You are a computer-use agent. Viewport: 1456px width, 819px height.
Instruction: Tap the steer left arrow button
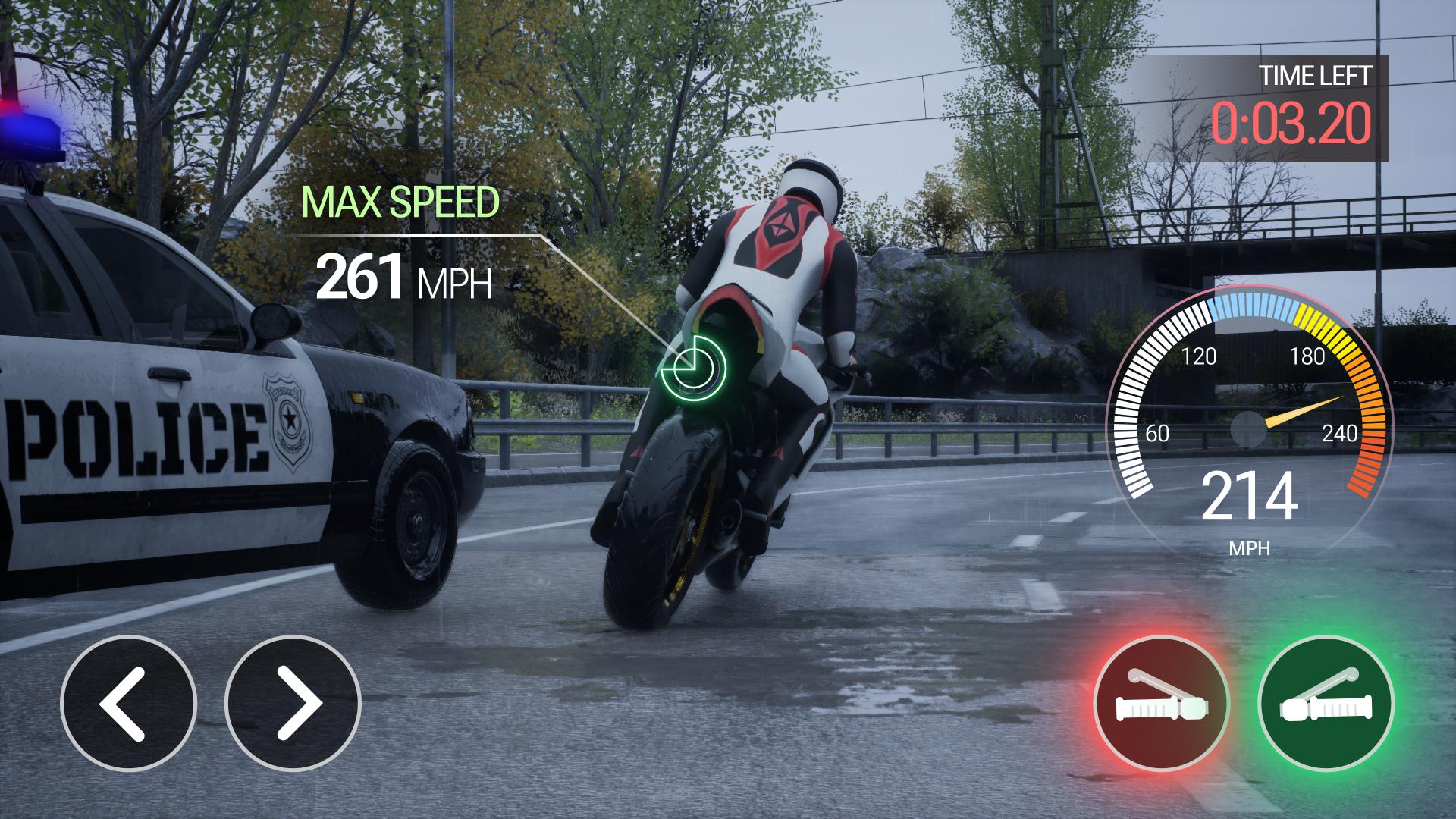(x=128, y=703)
